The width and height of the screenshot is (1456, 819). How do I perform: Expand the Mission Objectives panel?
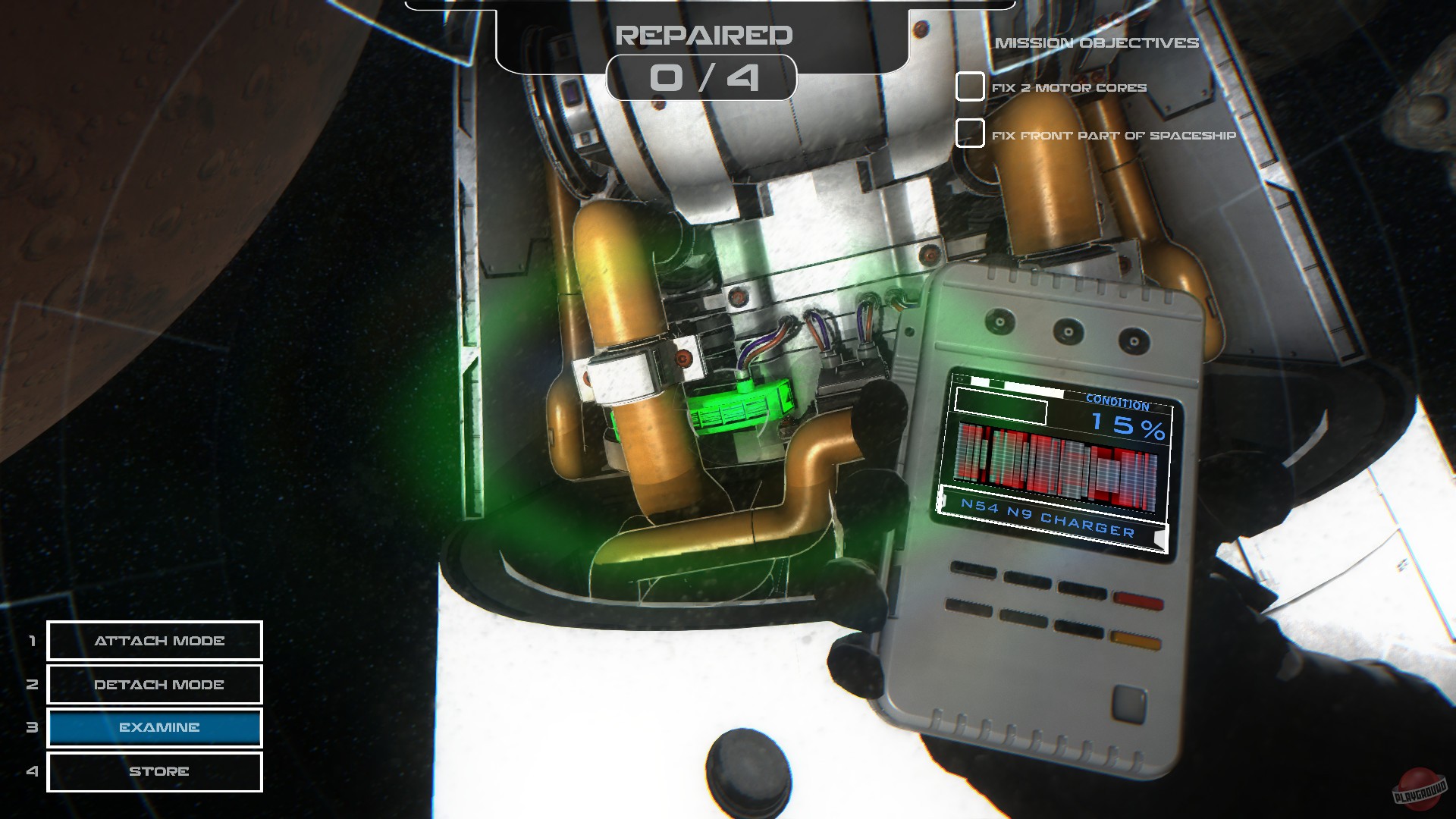[1098, 43]
